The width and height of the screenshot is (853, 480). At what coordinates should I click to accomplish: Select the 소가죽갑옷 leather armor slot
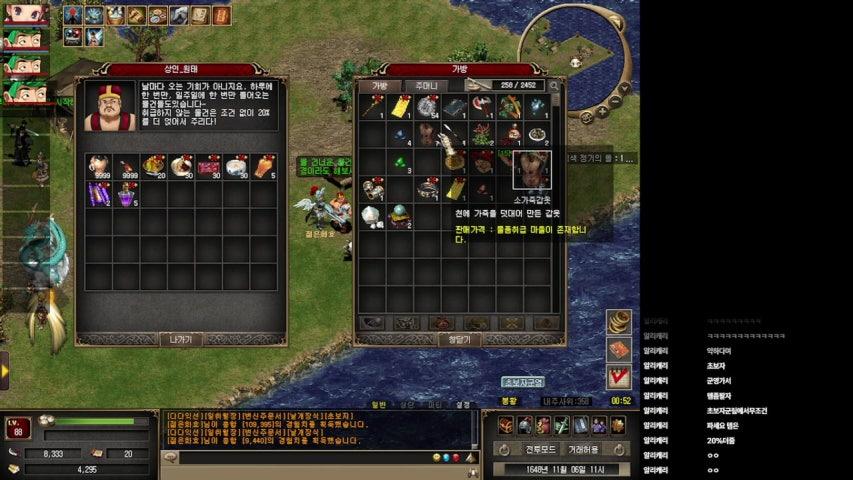pyautogui.click(x=532, y=169)
